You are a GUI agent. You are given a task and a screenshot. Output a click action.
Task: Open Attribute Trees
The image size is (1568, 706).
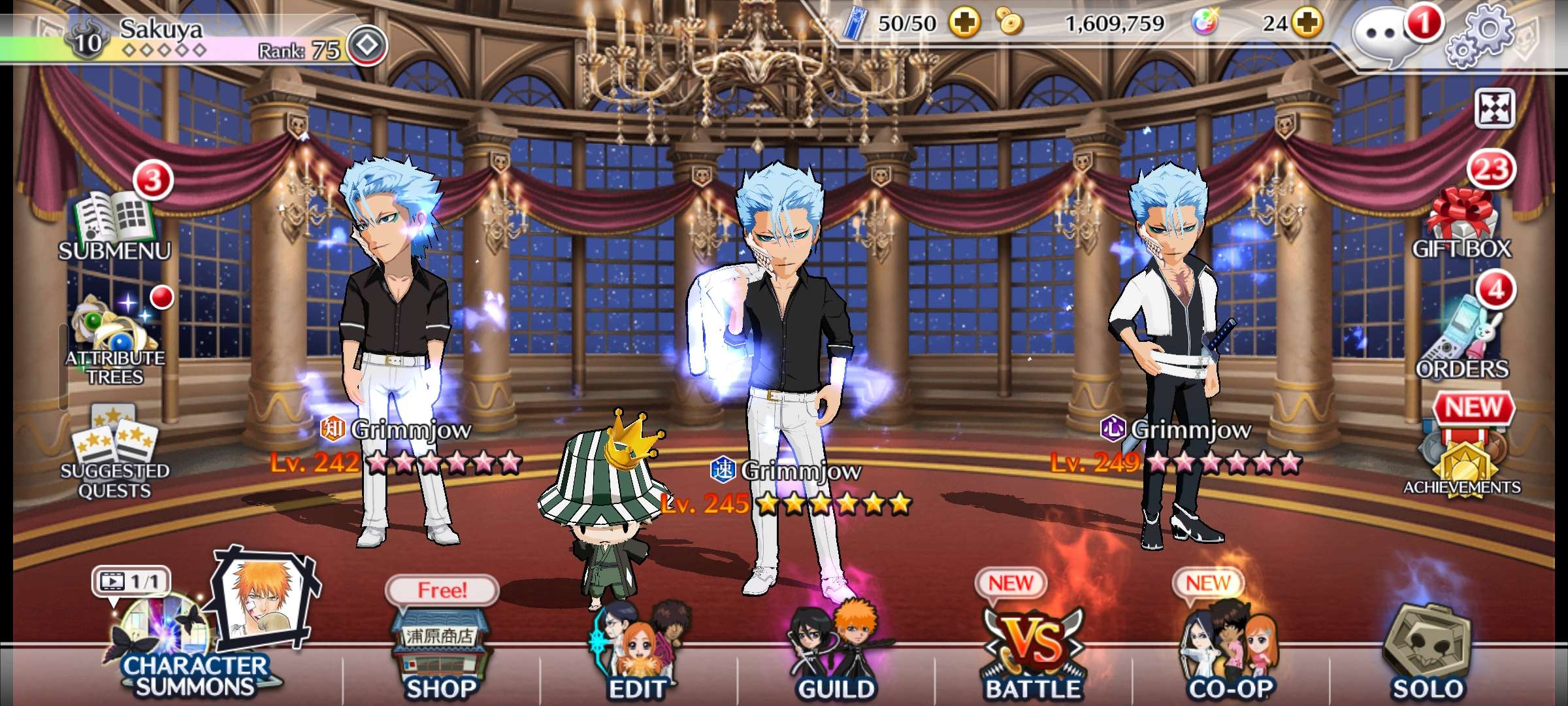click(x=115, y=337)
